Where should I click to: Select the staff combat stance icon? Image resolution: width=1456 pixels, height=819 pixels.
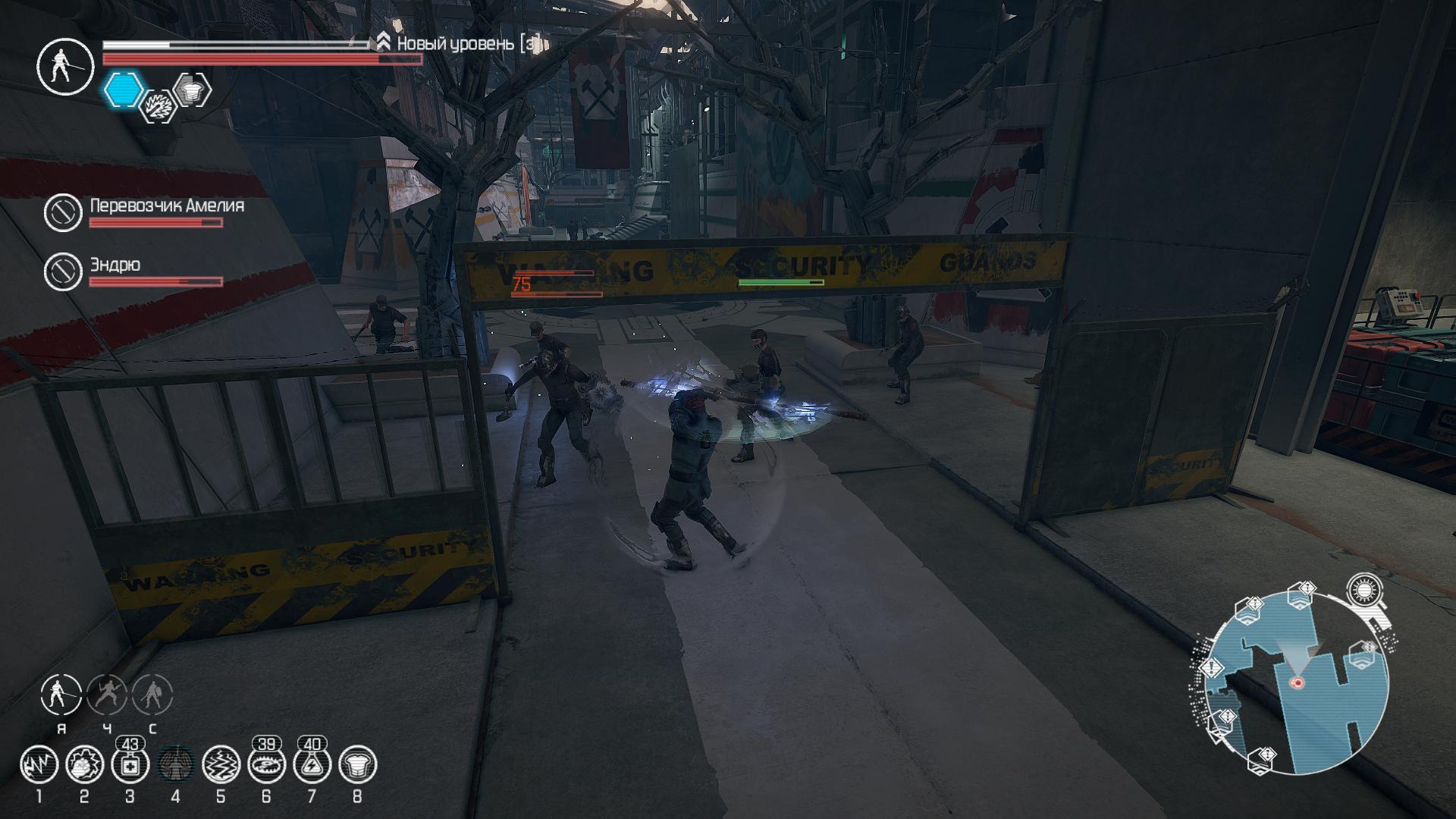[61, 695]
